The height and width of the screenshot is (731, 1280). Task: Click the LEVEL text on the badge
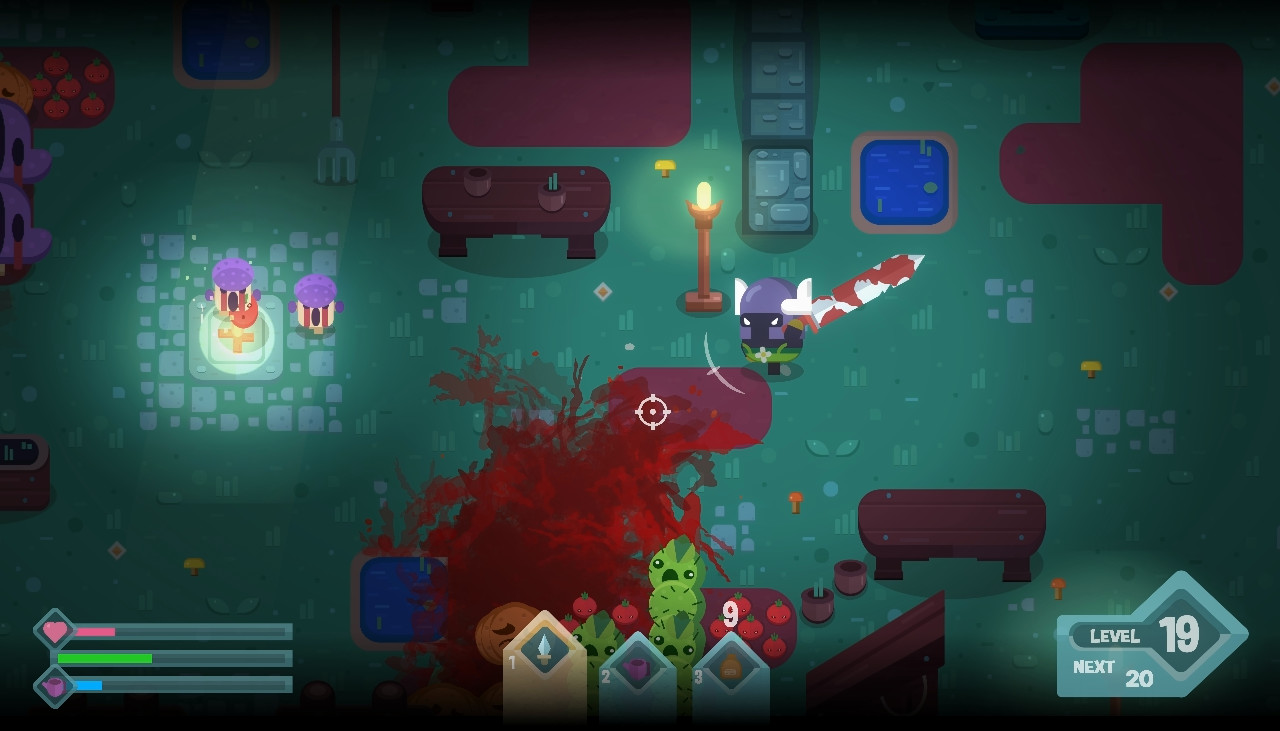pos(1117,637)
